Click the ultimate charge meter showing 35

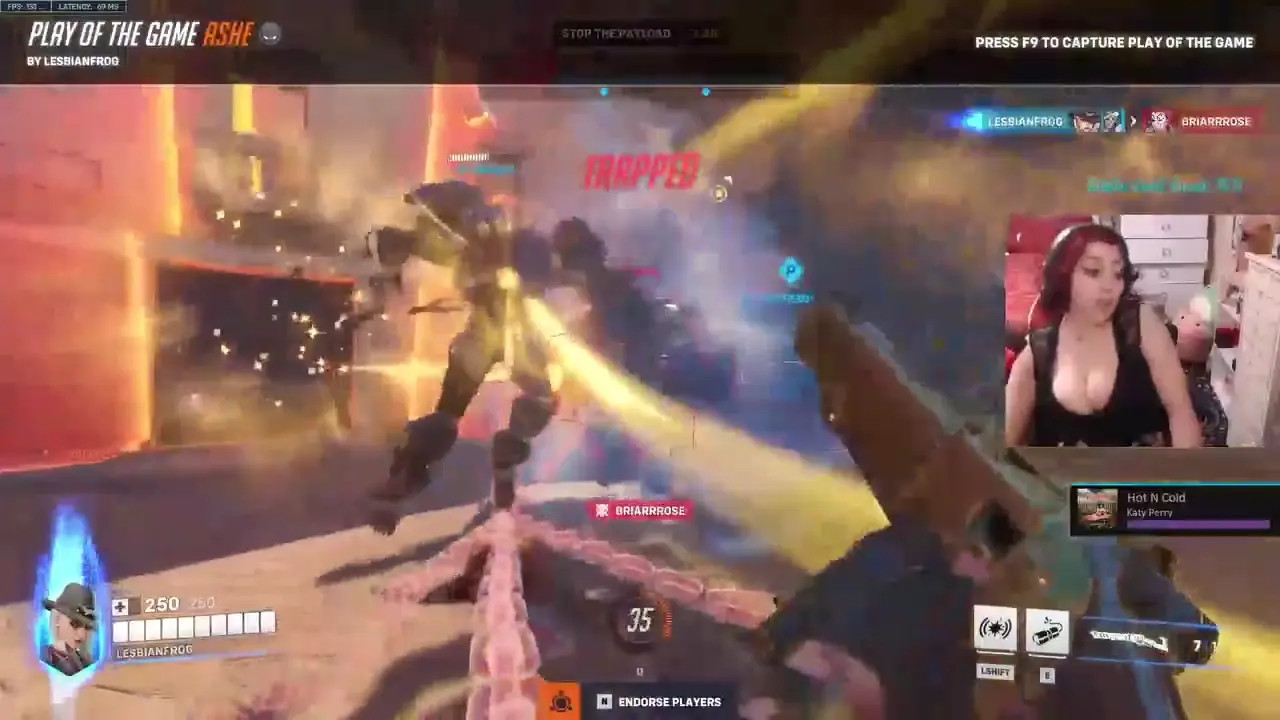click(640, 621)
